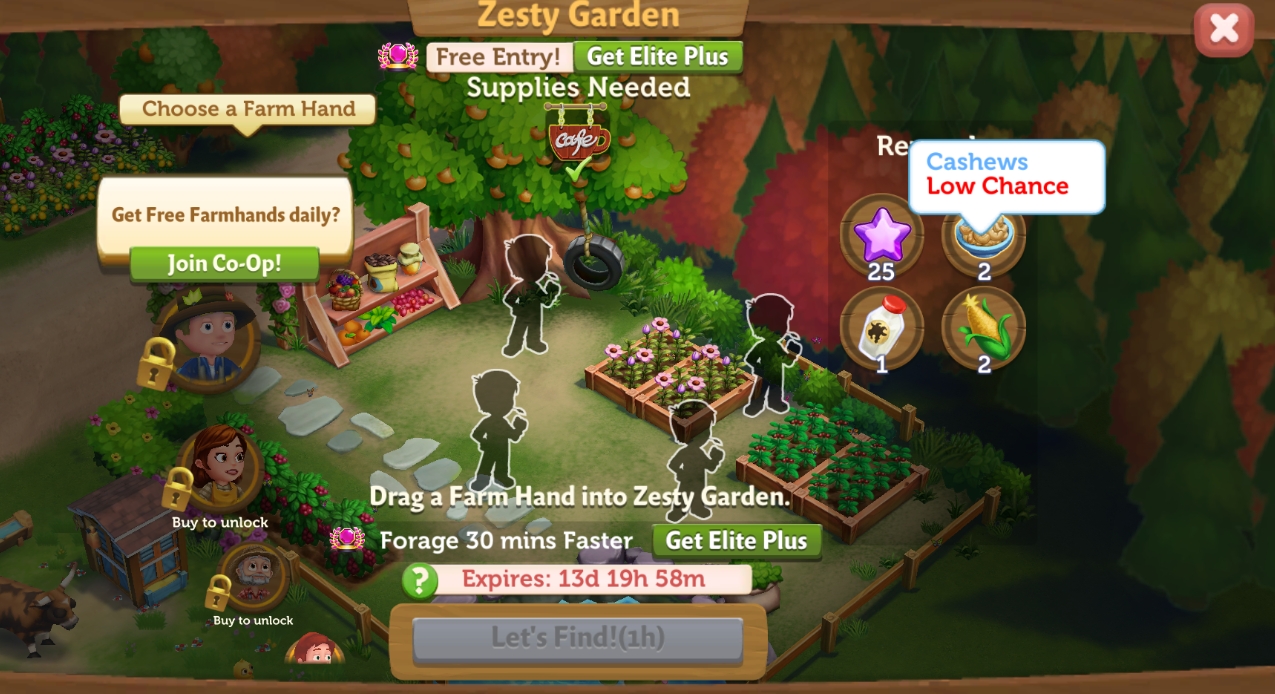Choose the locked farmer boy in hat

click(208, 336)
